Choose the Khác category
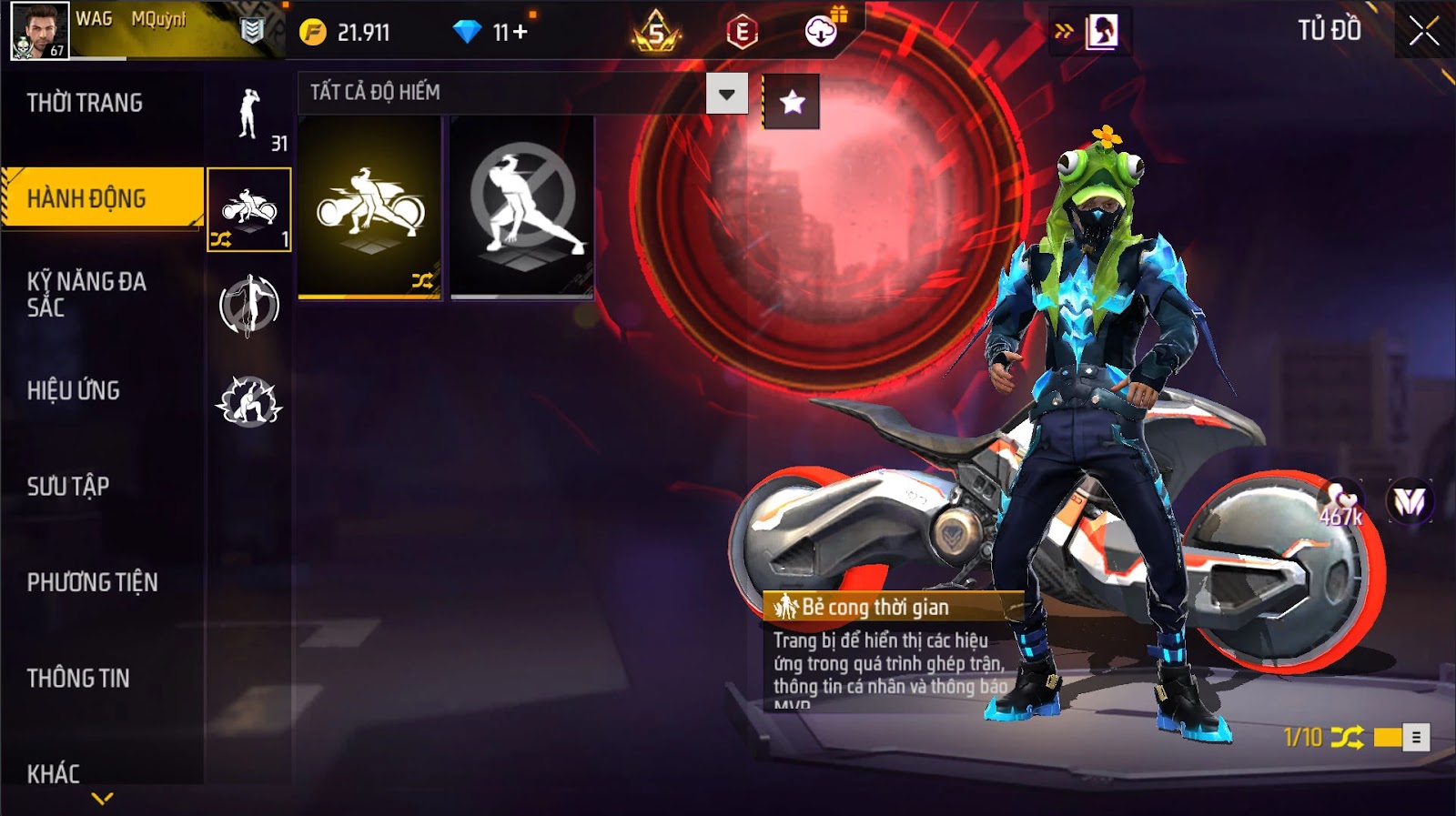This screenshot has height=816, width=1456. click(x=54, y=773)
